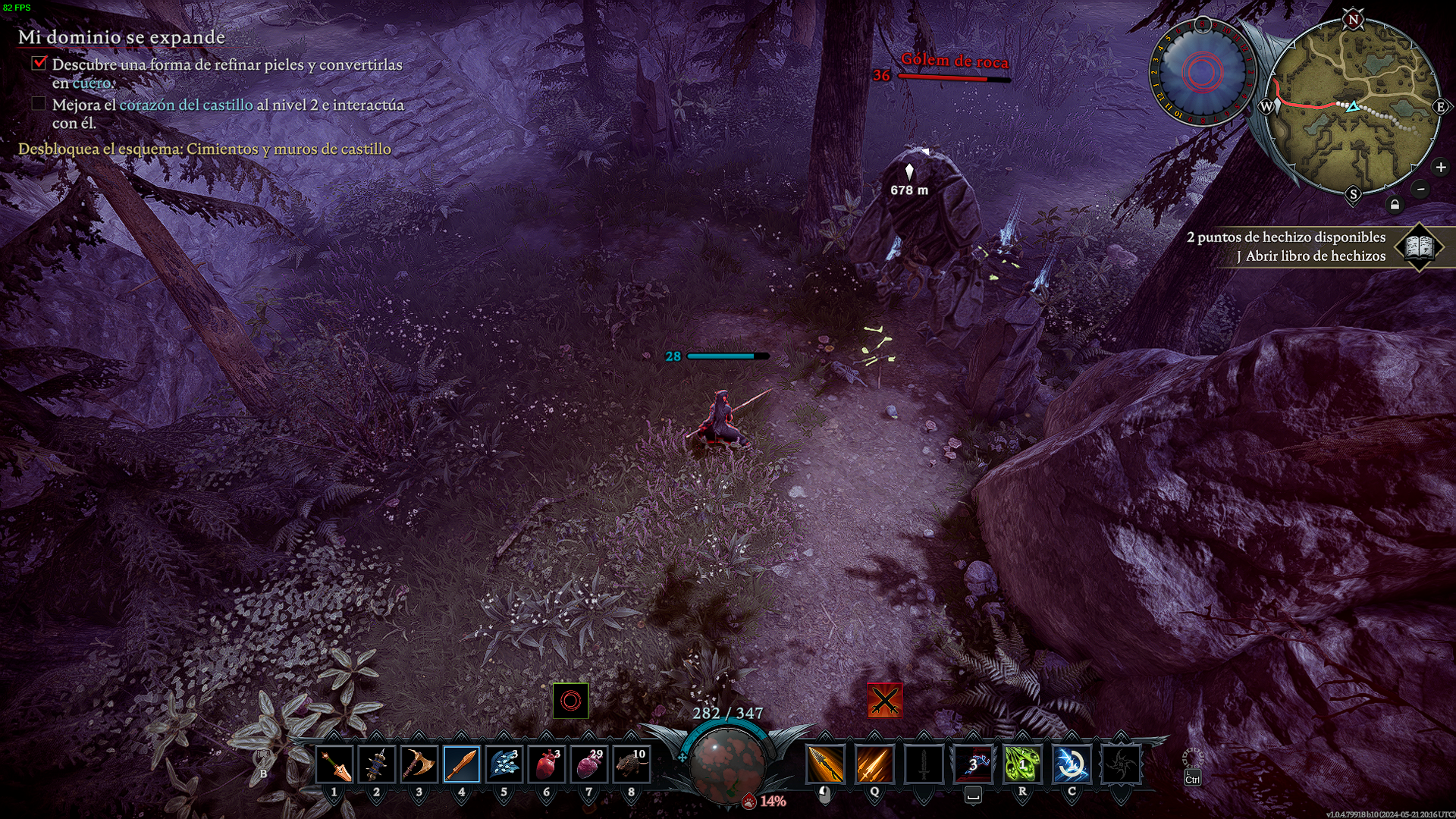Use the red heart item with count 3
Image resolution: width=1456 pixels, height=819 pixels.
click(x=547, y=764)
